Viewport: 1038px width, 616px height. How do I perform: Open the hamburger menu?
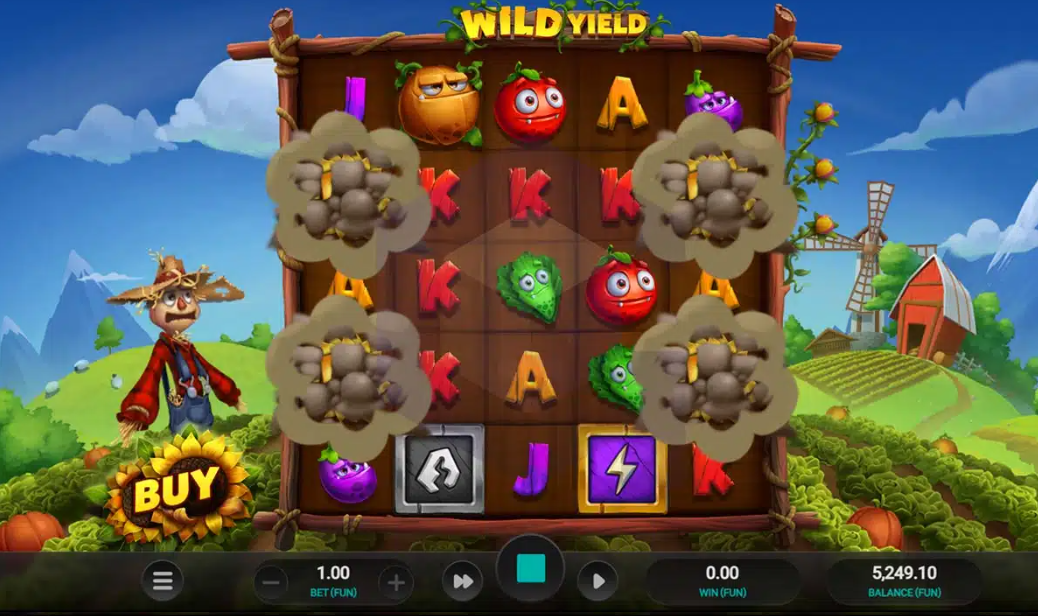pyautogui.click(x=163, y=581)
